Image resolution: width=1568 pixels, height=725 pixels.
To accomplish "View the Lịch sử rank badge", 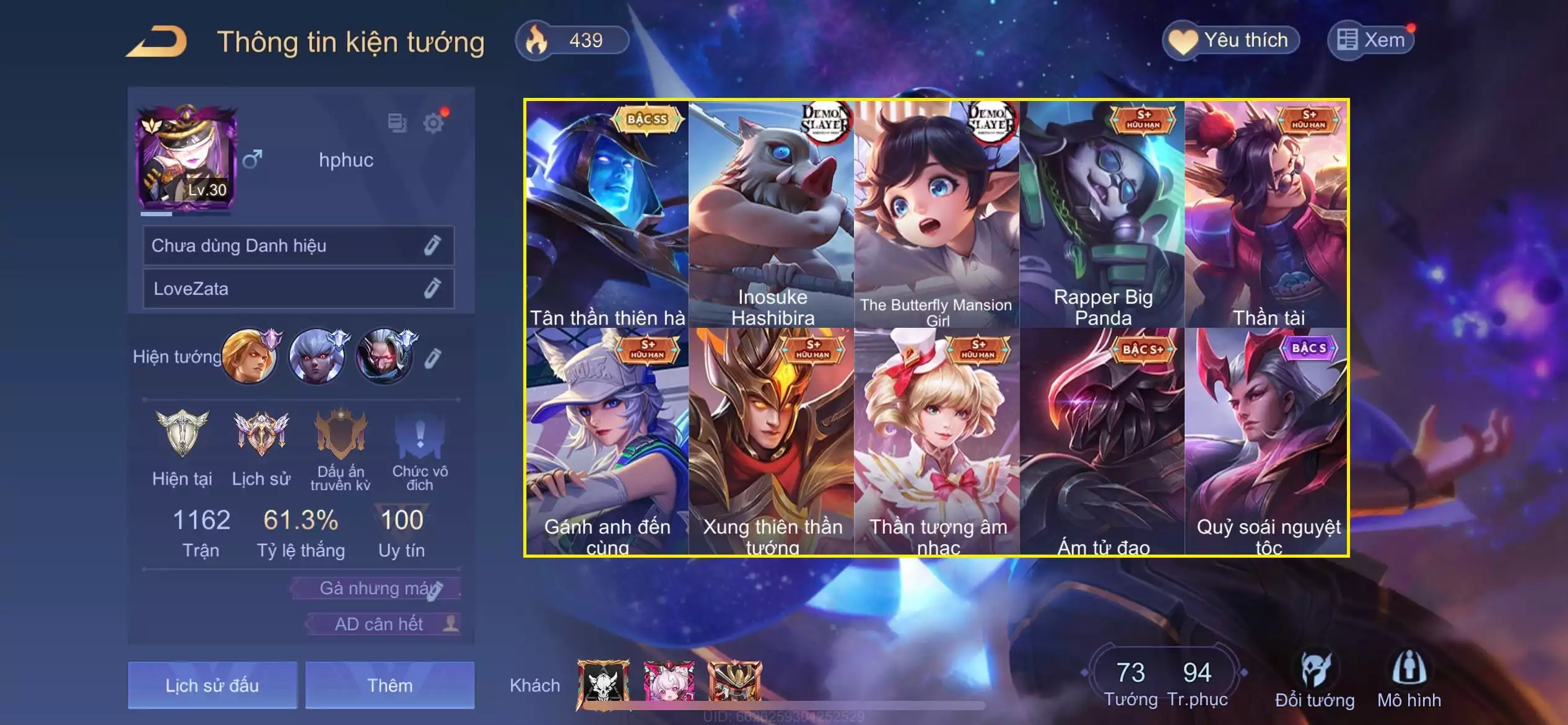I will pyautogui.click(x=261, y=446).
